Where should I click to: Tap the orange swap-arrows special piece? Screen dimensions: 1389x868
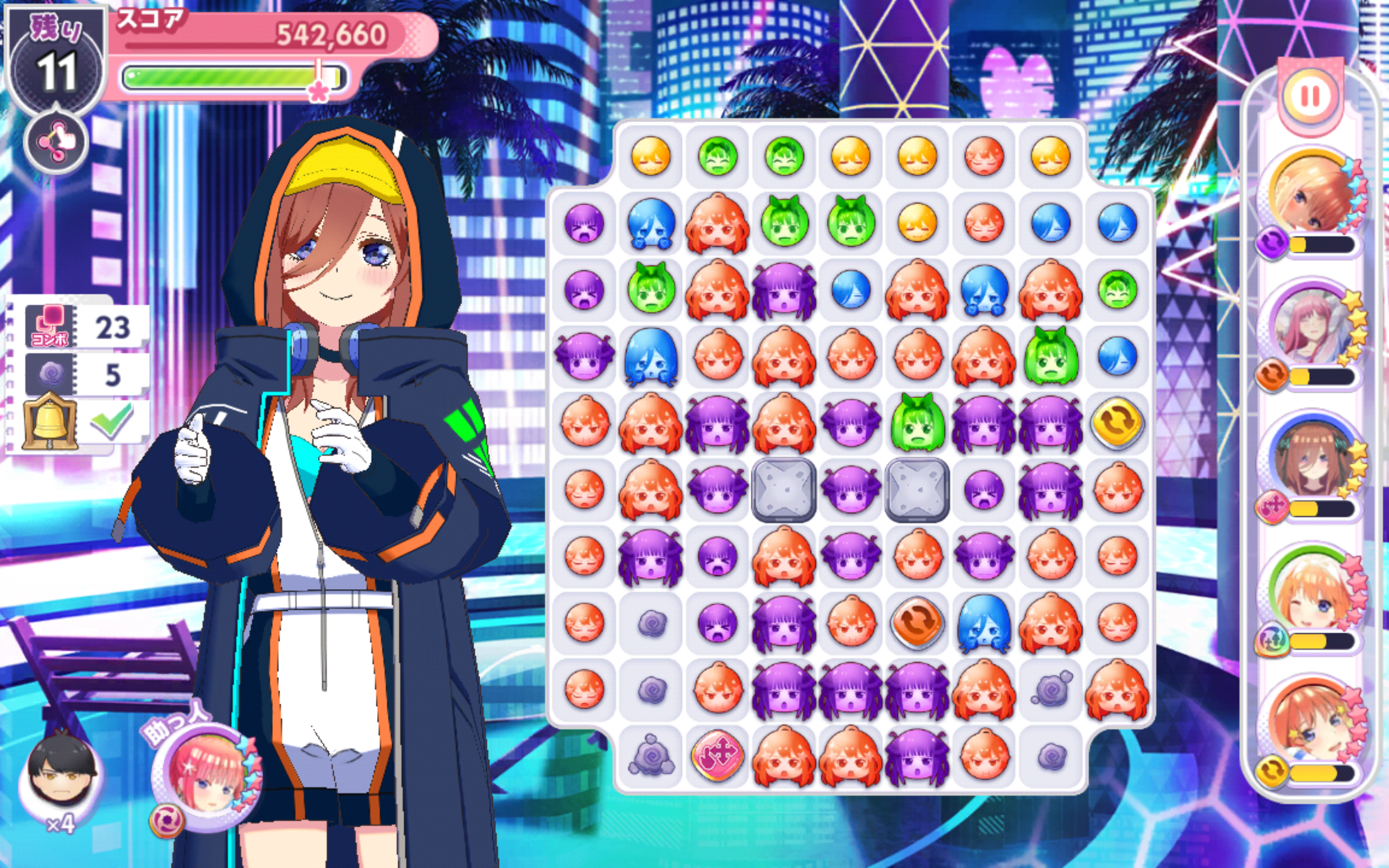coord(916,623)
